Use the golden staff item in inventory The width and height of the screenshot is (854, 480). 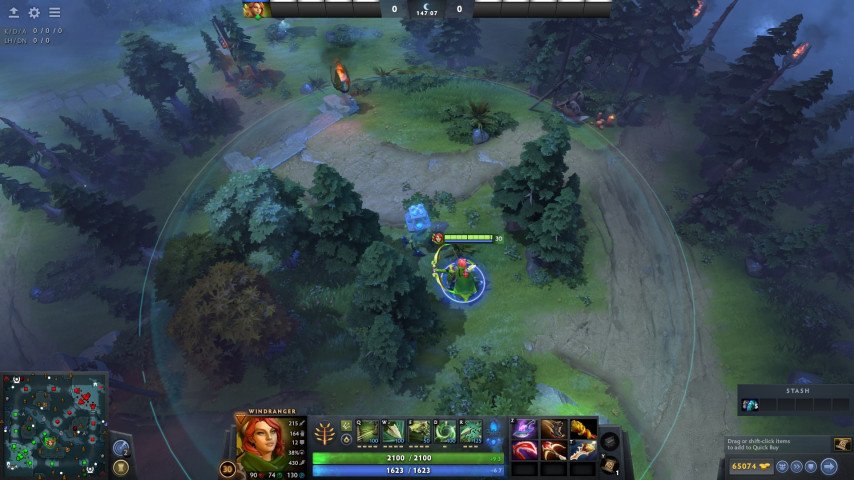click(x=581, y=429)
